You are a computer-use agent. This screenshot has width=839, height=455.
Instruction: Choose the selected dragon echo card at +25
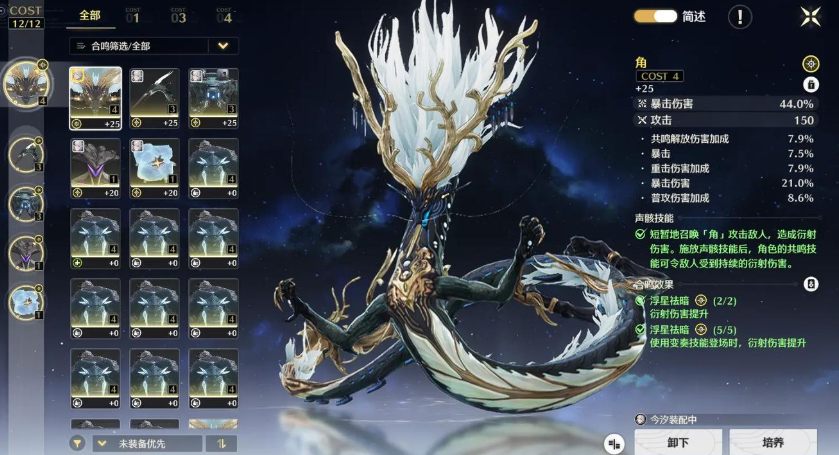[95, 98]
